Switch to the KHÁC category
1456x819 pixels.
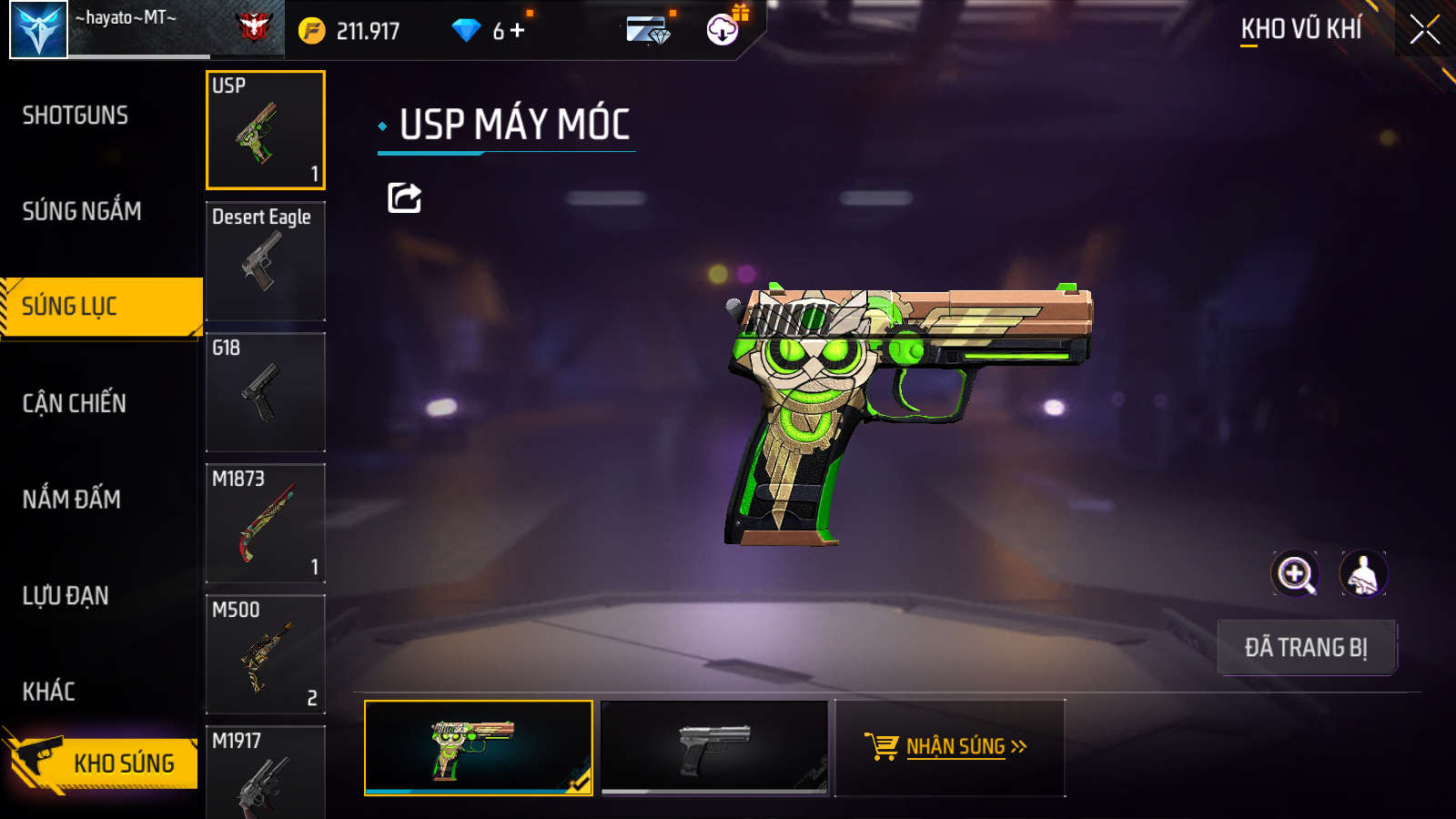49,692
